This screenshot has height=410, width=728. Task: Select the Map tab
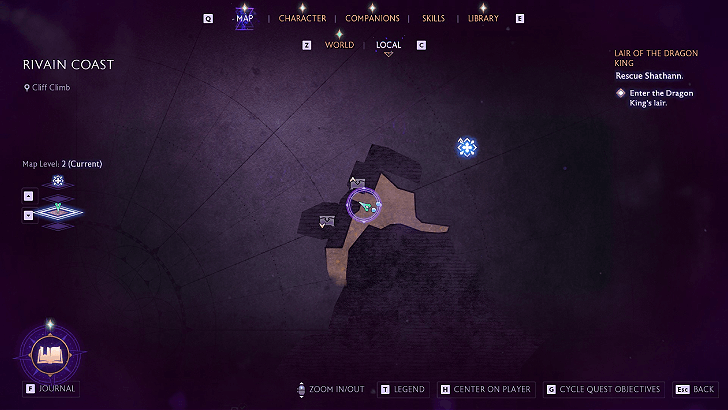pos(244,19)
